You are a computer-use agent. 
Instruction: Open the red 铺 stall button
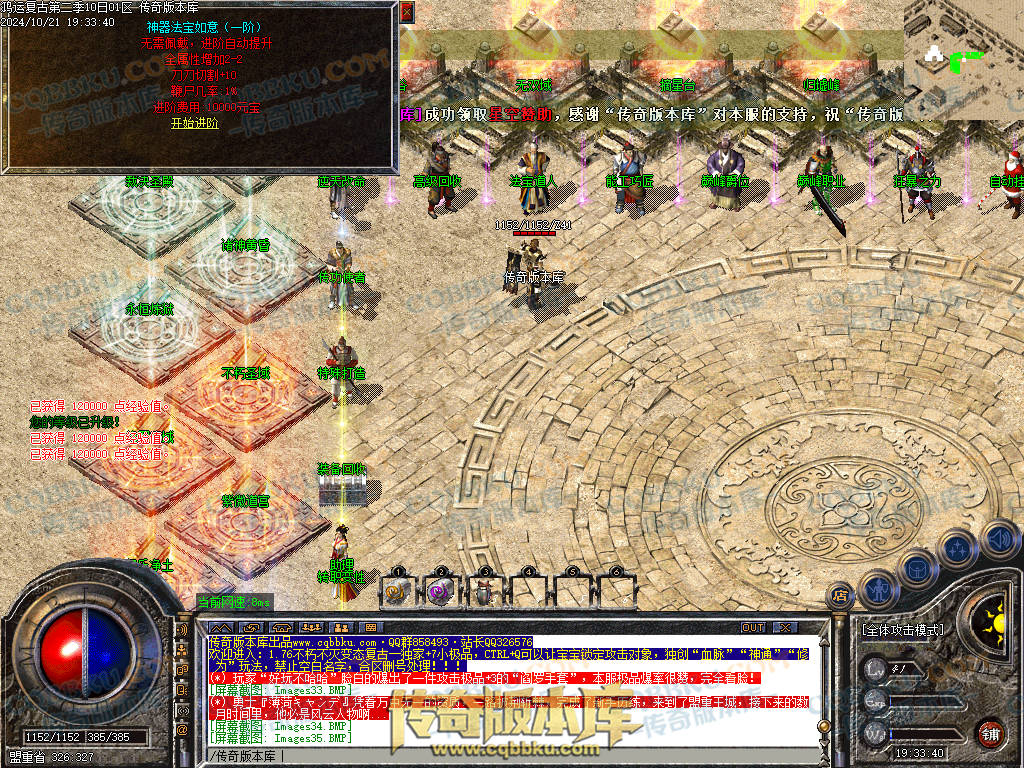point(990,733)
